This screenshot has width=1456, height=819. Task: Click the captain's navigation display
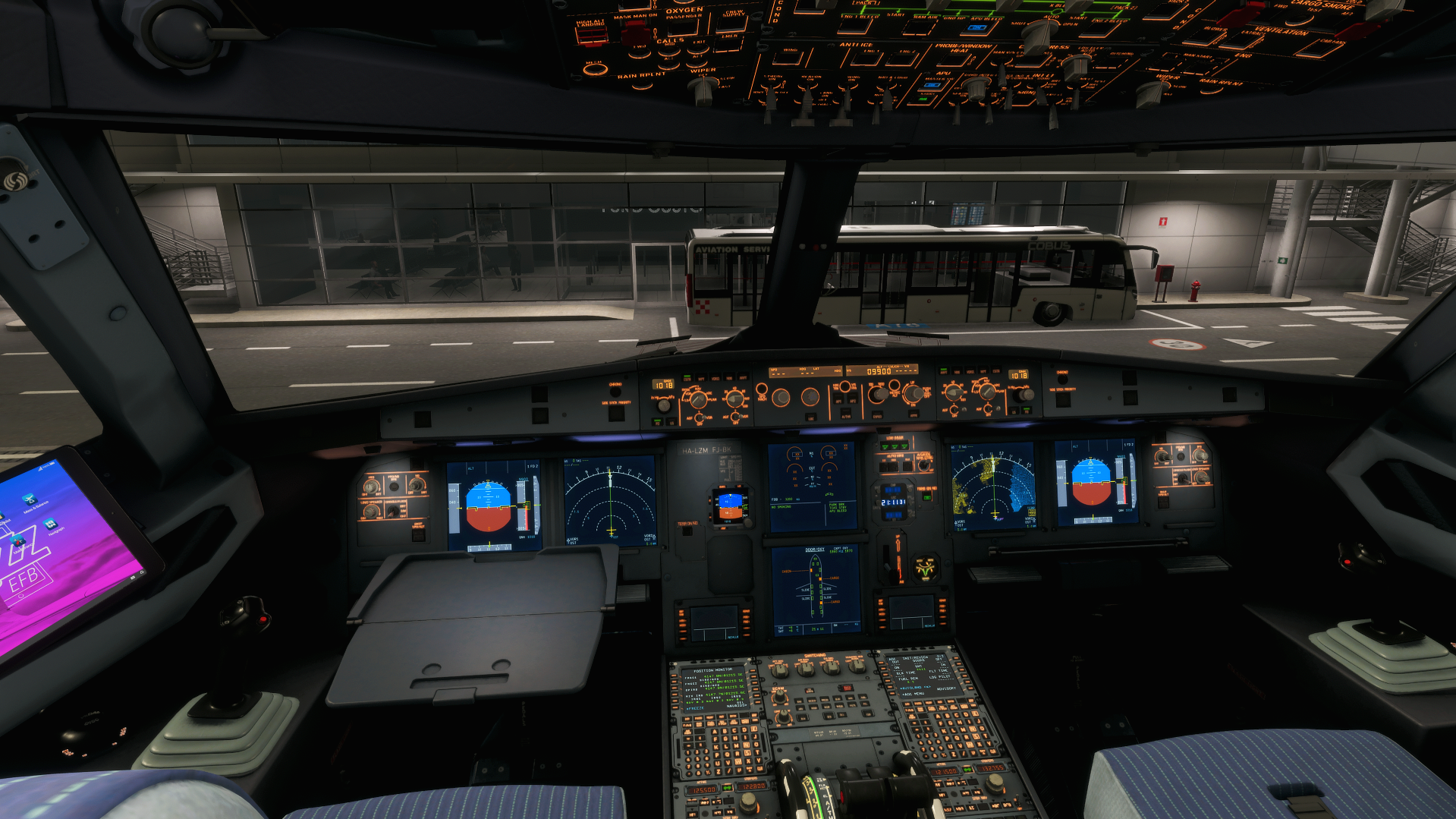pyautogui.click(x=609, y=501)
